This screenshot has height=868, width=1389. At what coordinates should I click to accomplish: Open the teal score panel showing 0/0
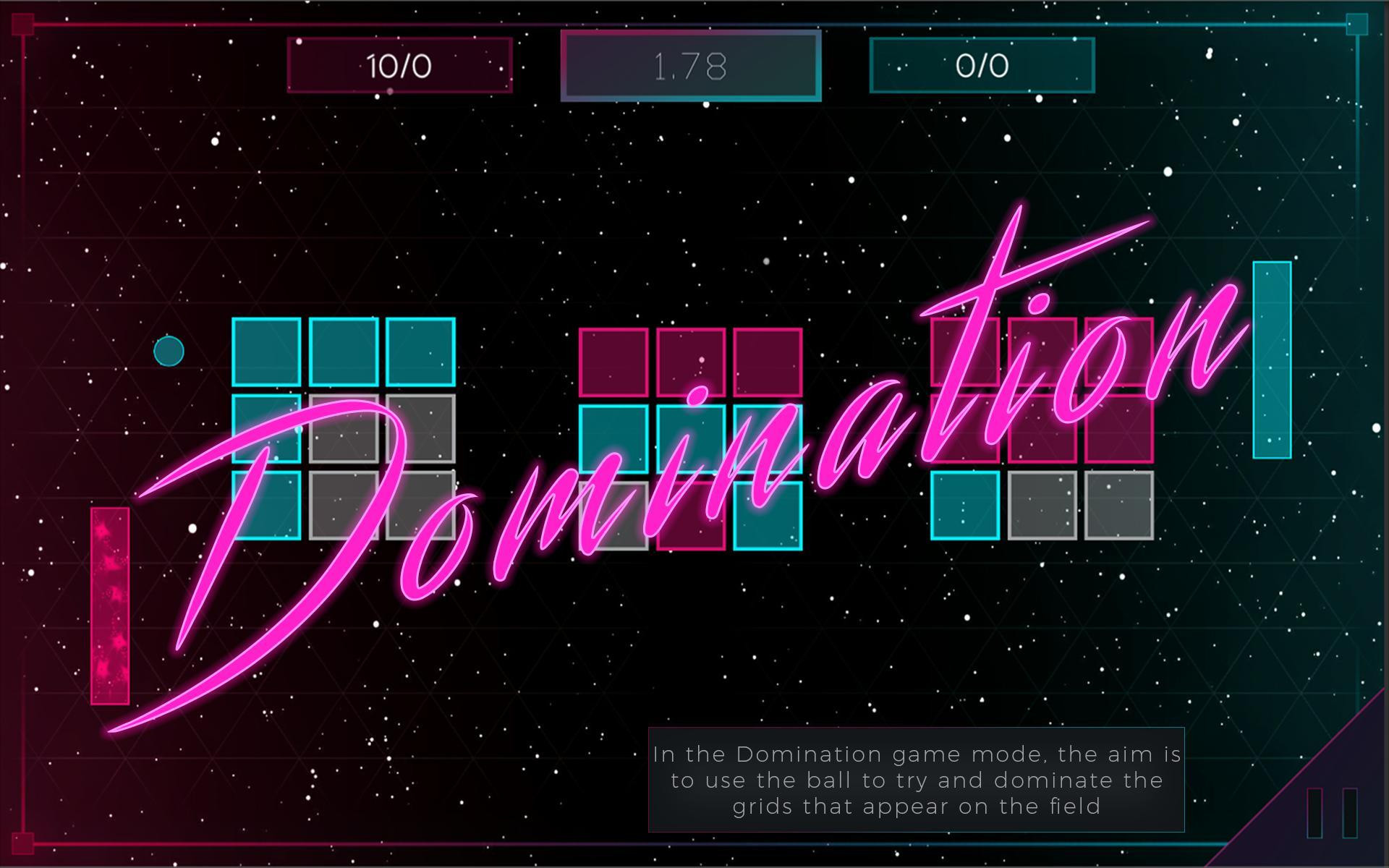[980, 65]
